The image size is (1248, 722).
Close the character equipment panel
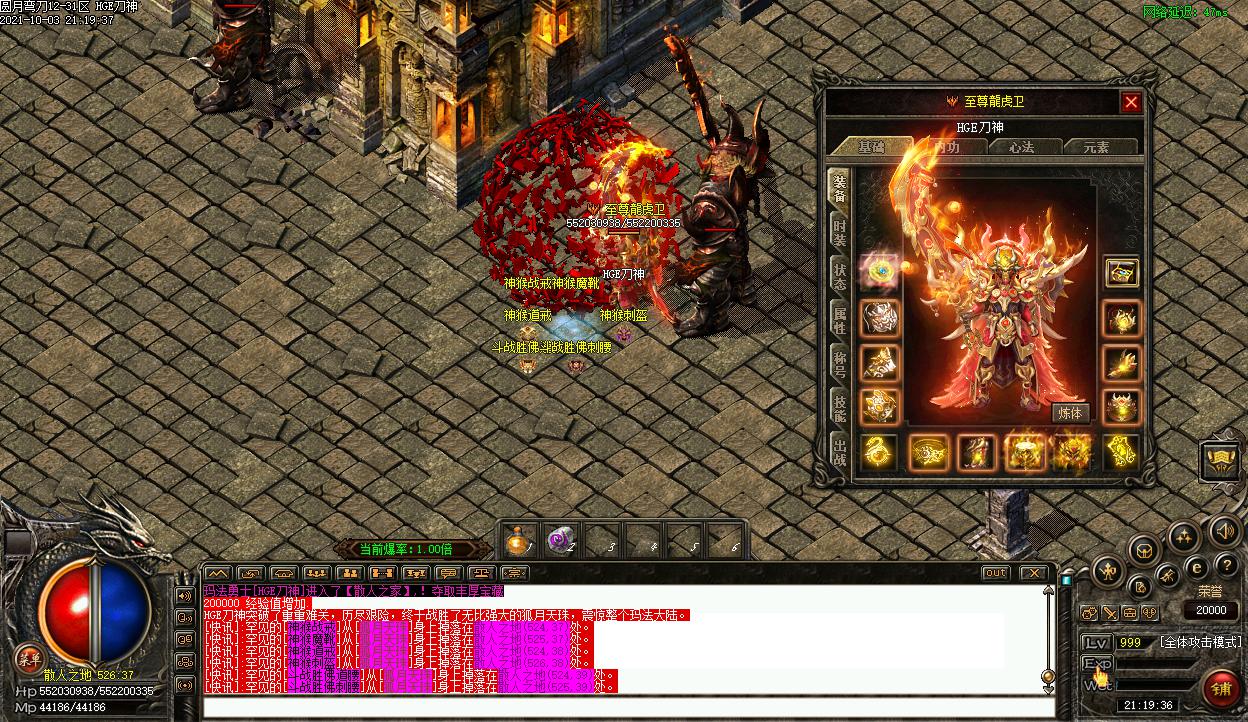click(x=1131, y=102)
